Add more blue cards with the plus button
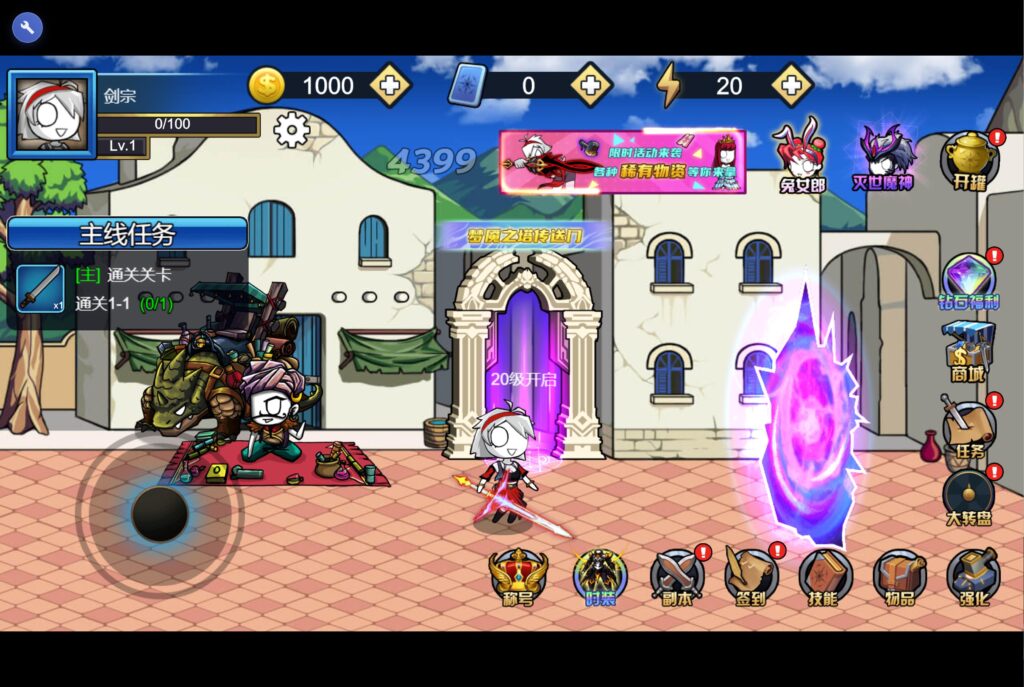The height and width of the screenshot is (687, 1024). 591,86
